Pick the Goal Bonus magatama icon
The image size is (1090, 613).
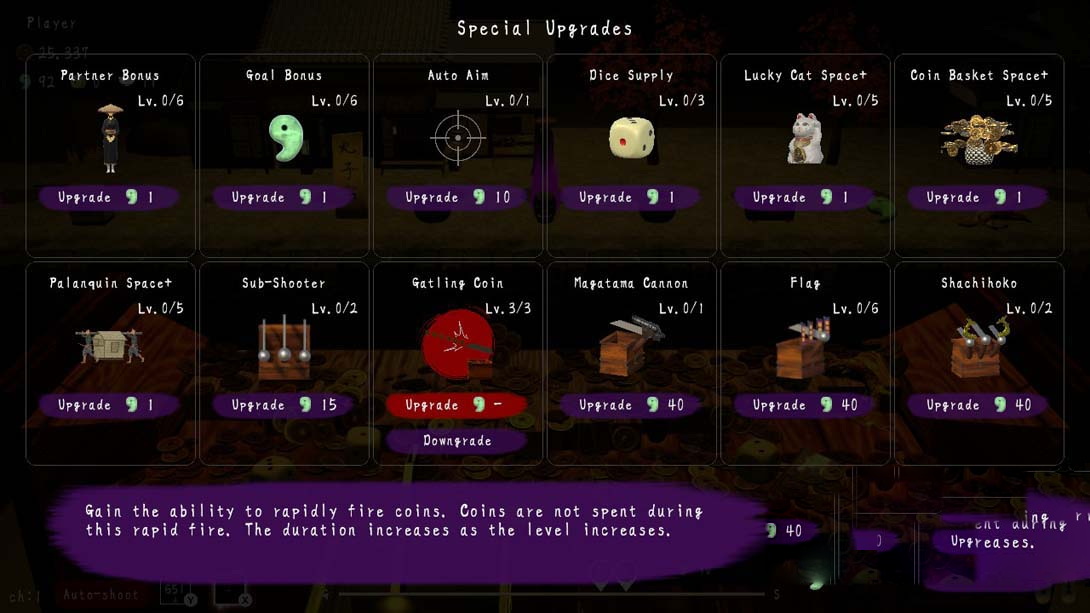[286, 138]
